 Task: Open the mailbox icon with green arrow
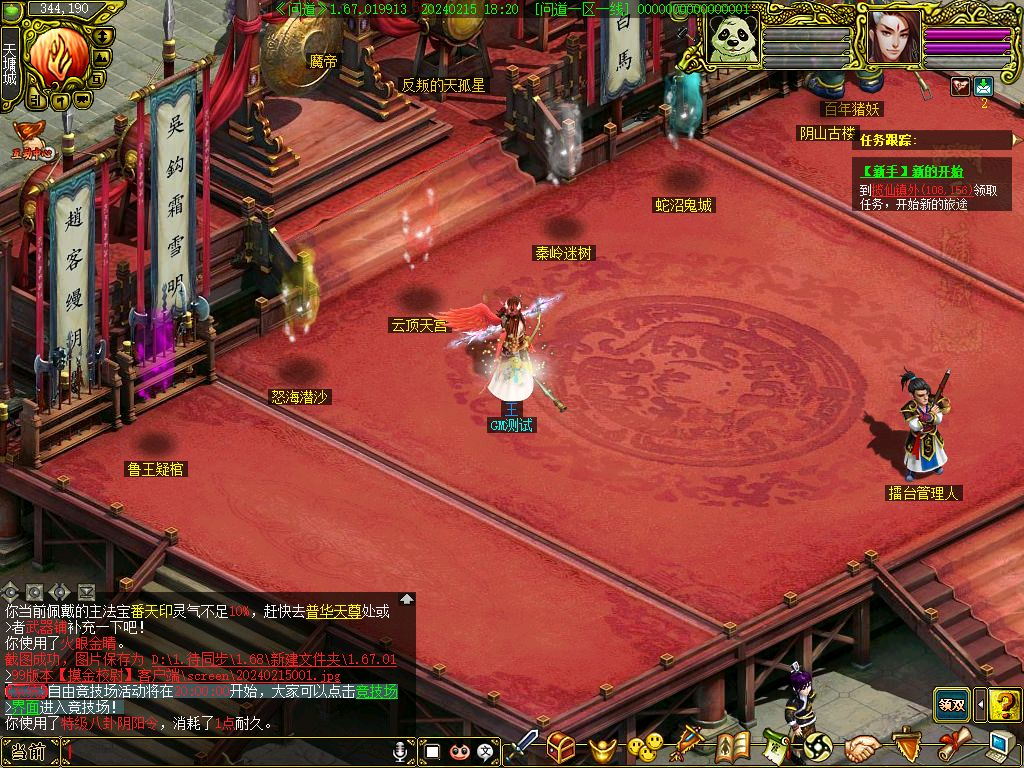pos(983,86)
